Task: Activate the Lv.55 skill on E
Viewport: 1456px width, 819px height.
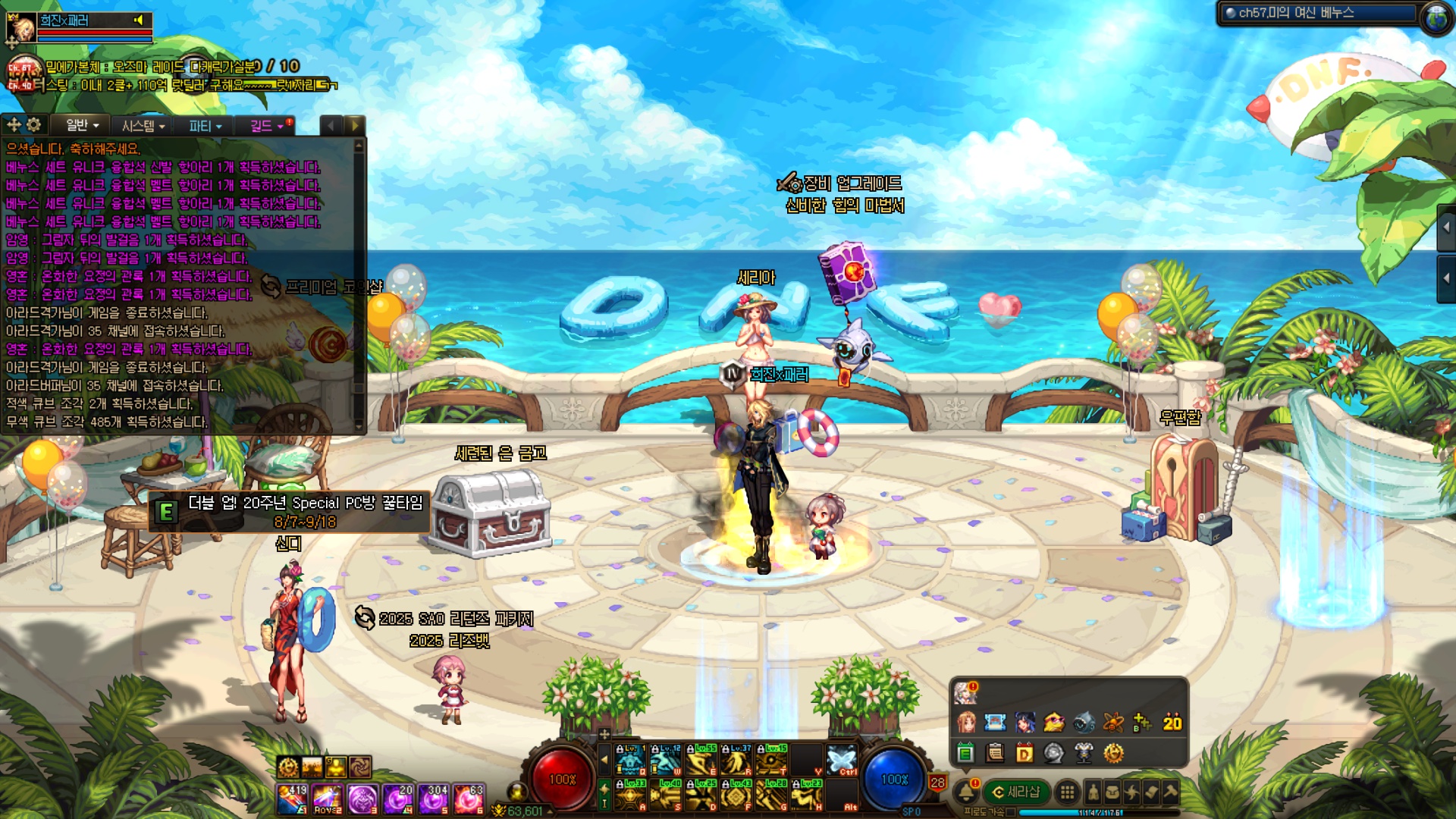Action: [x=701, y=759]
